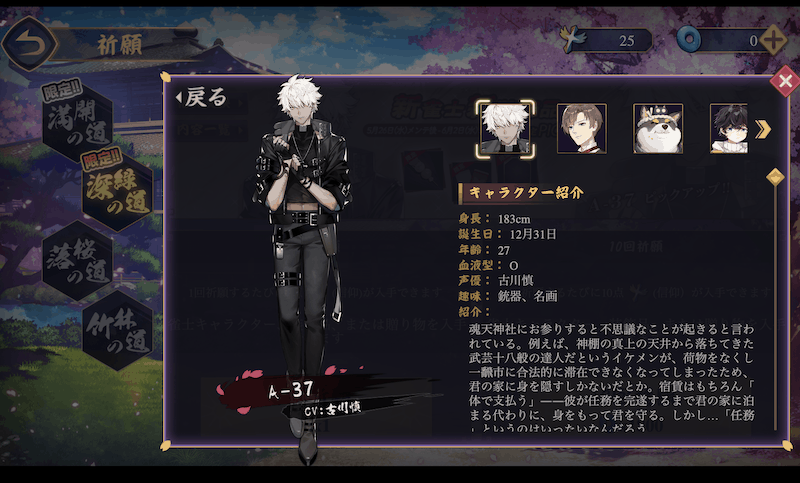Select the dark-haired character portrait
This screenshot has width=800, height=483.
pos(729,129)
